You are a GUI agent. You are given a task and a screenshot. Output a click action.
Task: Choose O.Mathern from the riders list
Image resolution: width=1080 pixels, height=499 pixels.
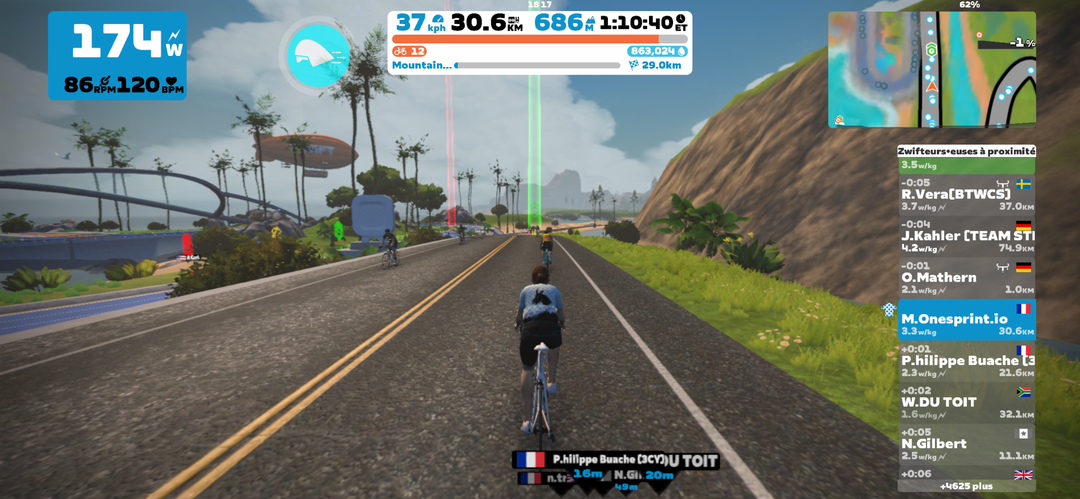pos(966,278)
